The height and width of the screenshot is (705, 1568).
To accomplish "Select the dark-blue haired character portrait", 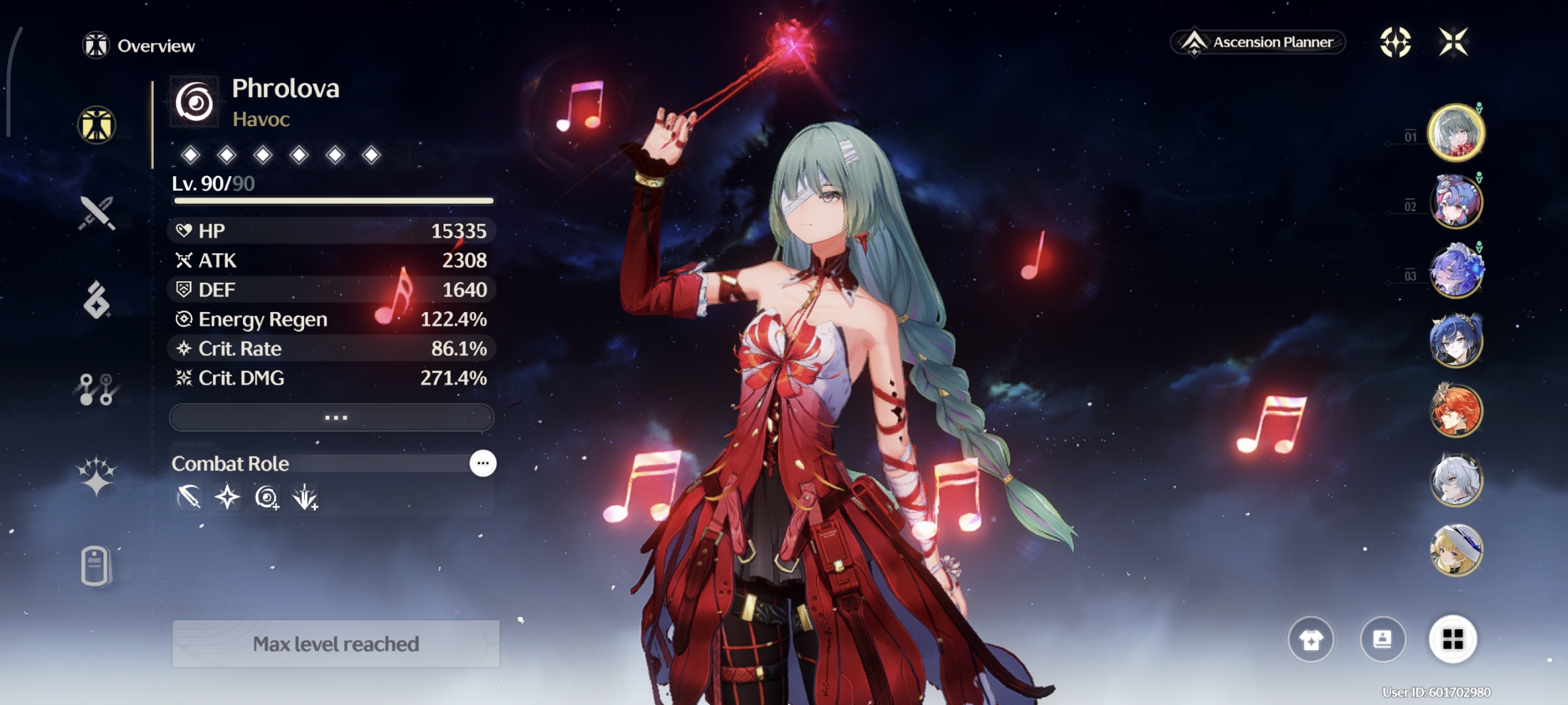I will coord(1455,340).
